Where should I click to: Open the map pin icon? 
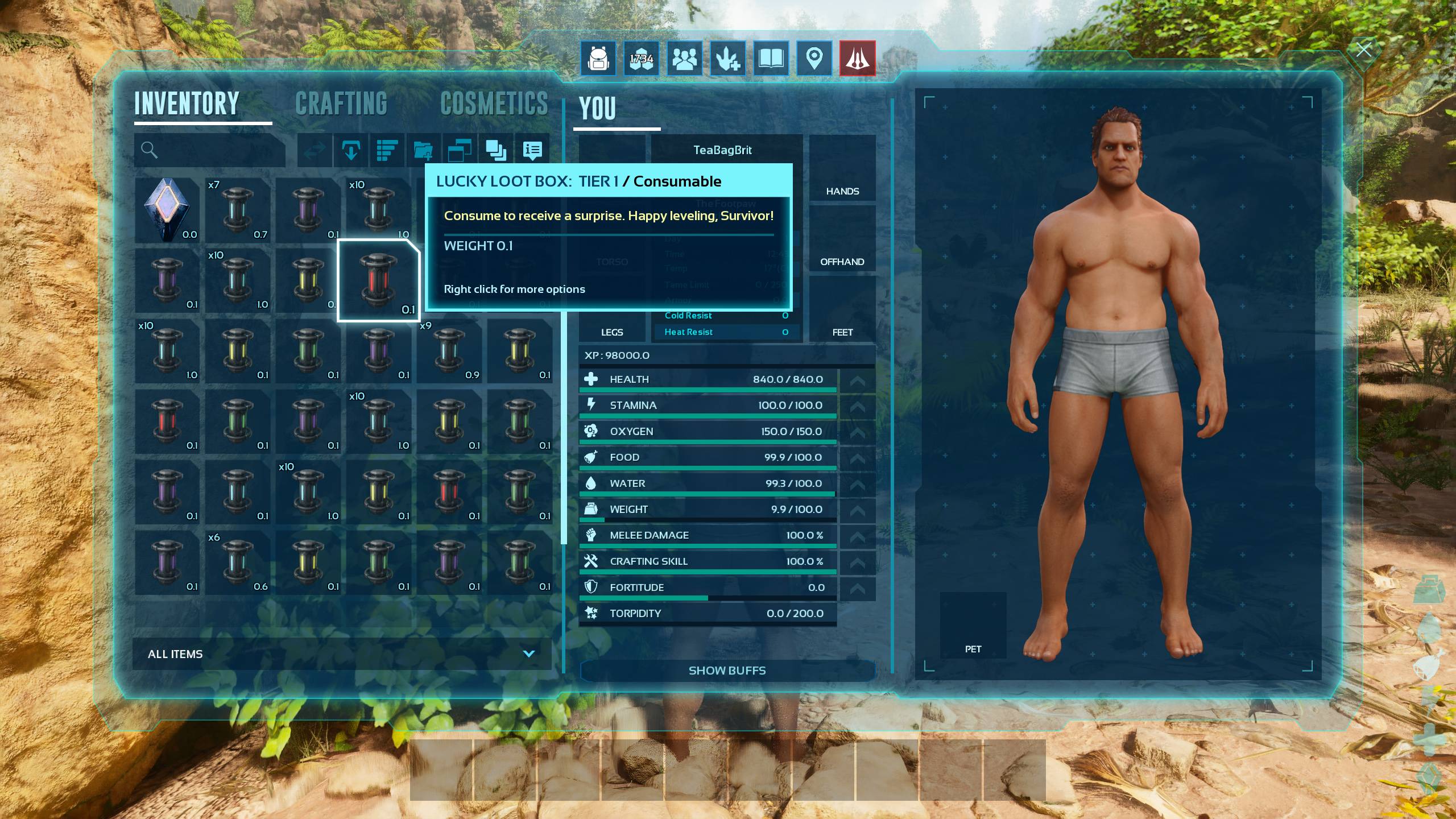coord(814,58)
